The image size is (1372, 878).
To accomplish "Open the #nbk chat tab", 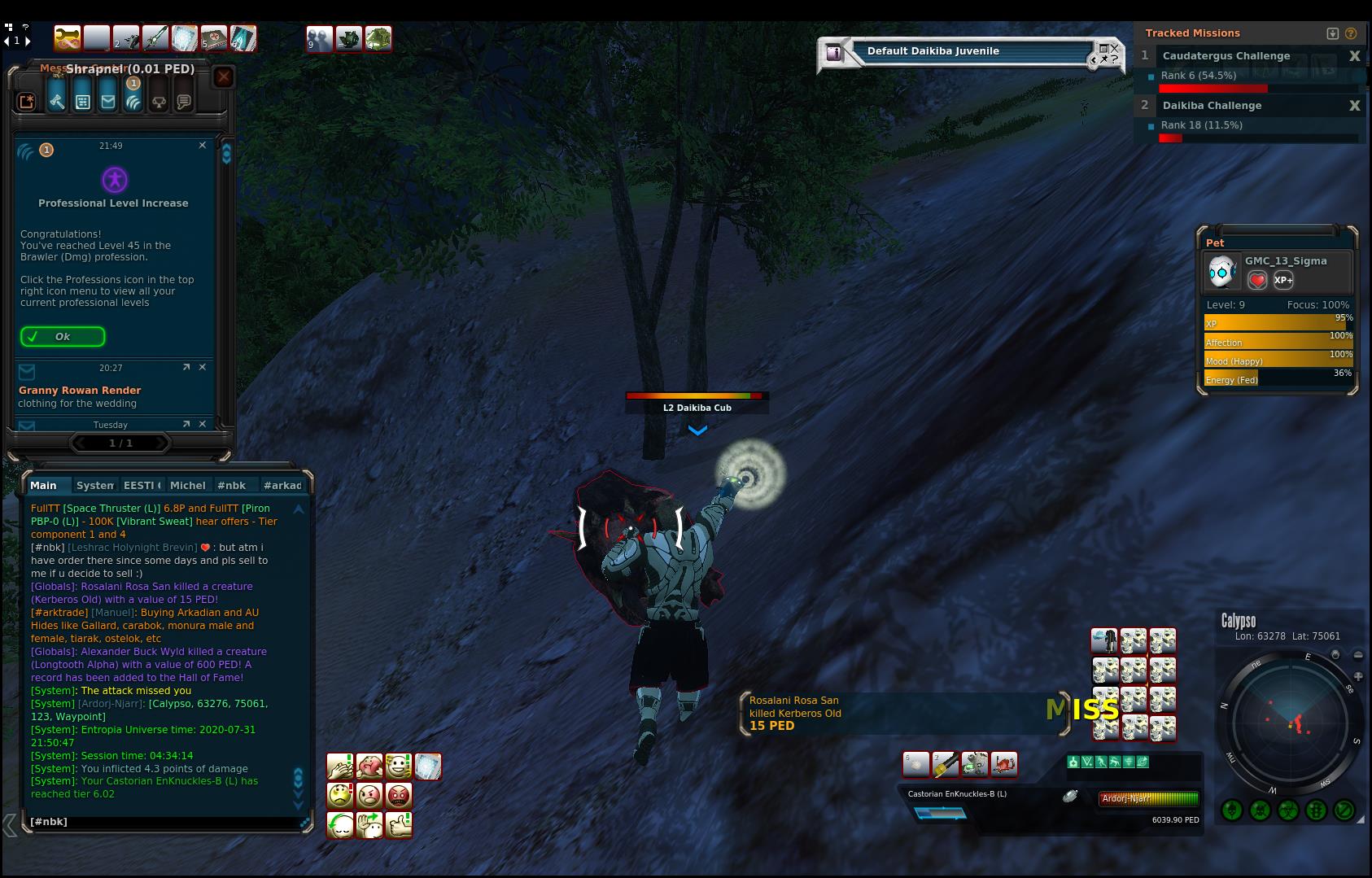I will pyautogui.click(x=232, y=486).
